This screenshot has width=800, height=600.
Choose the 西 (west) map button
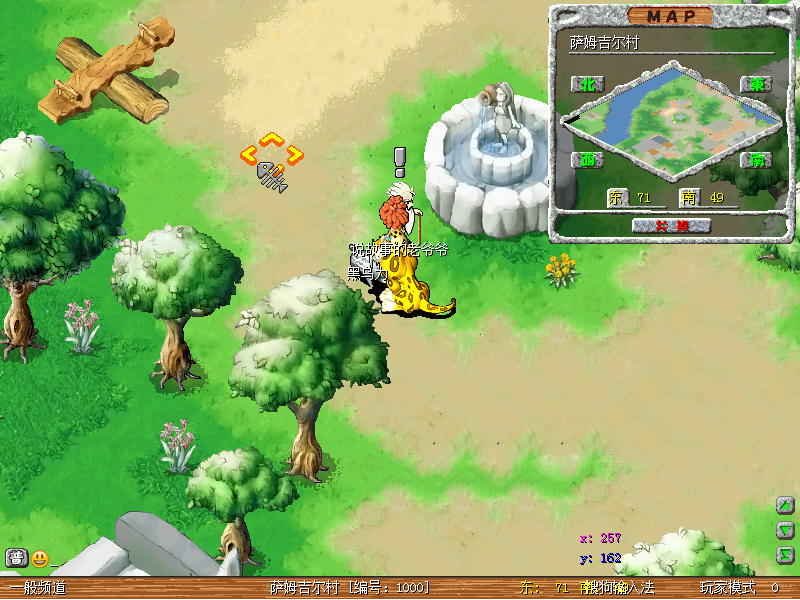coord(587,160)
